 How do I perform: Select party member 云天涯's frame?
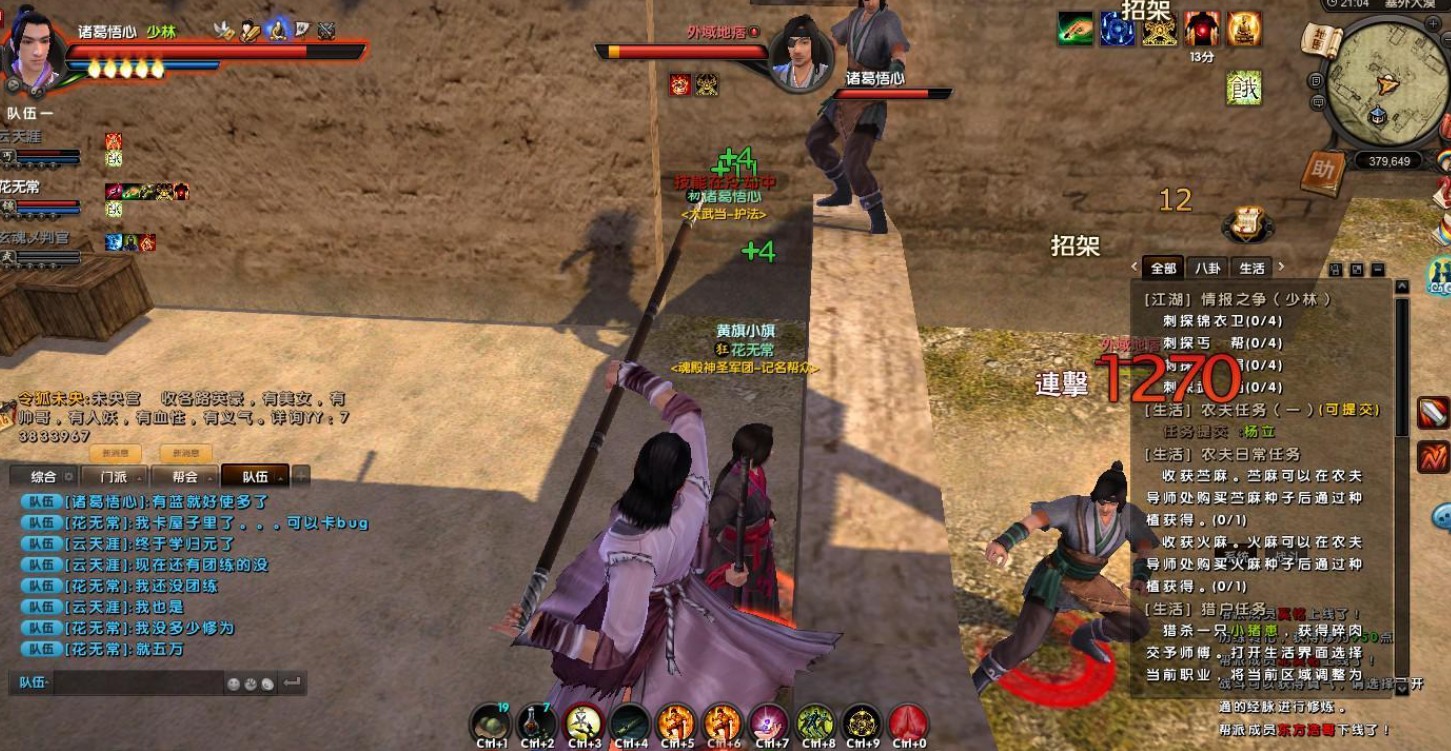pyautogui.click(x=40, y=147)
